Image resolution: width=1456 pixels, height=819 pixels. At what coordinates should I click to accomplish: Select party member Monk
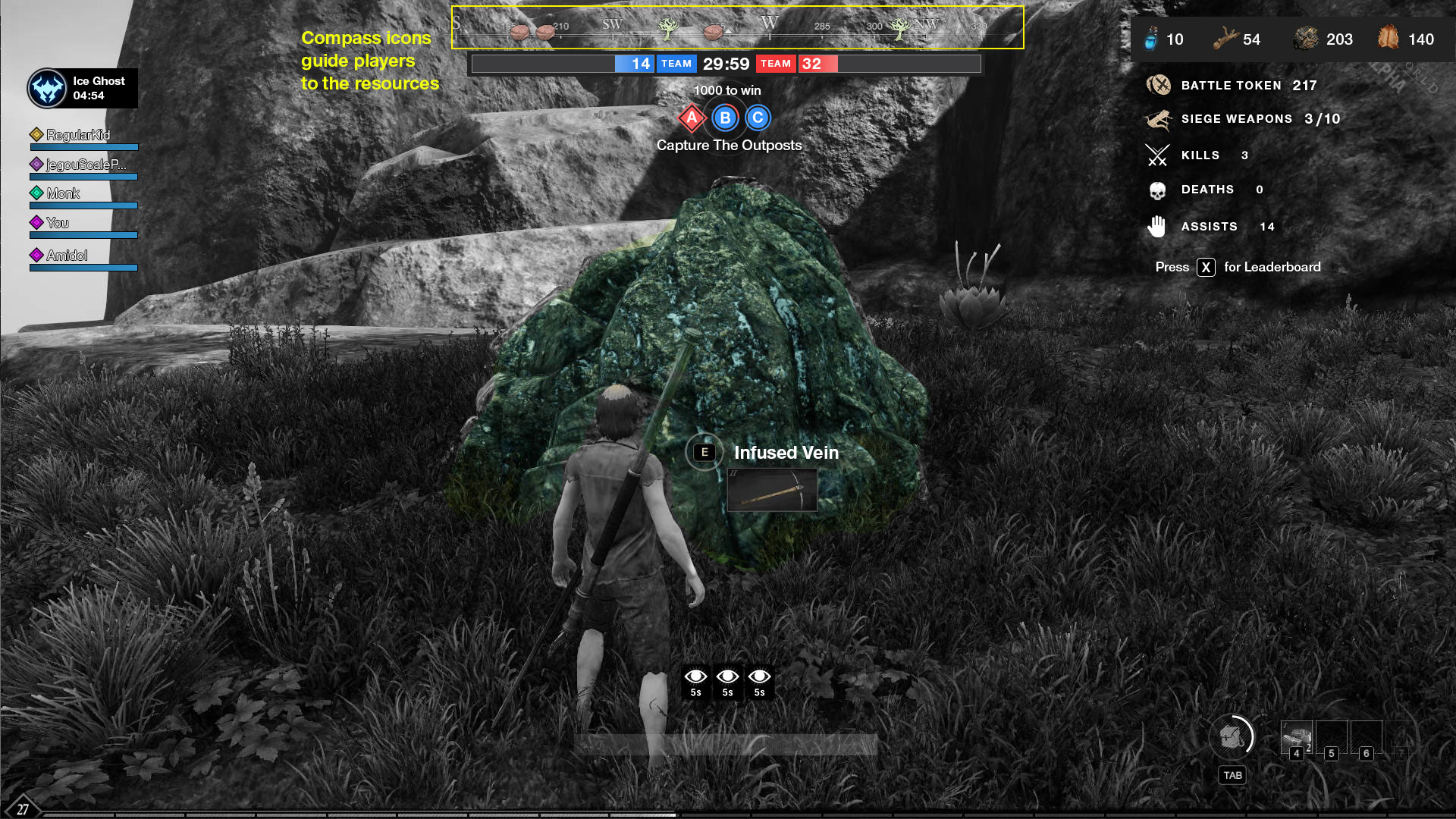pyautogui.click(x=63, y=193)
